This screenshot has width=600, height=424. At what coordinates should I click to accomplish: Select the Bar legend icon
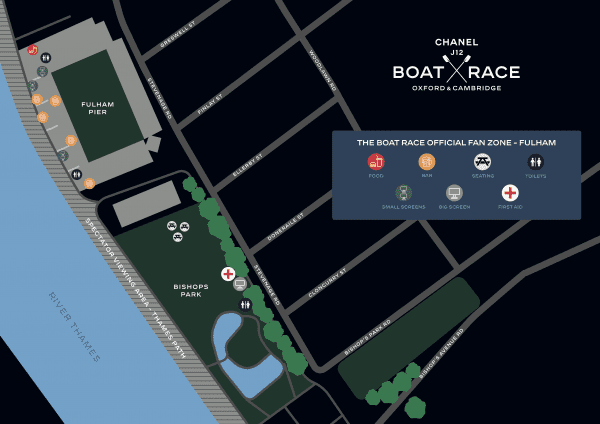(x=427, y=161)
